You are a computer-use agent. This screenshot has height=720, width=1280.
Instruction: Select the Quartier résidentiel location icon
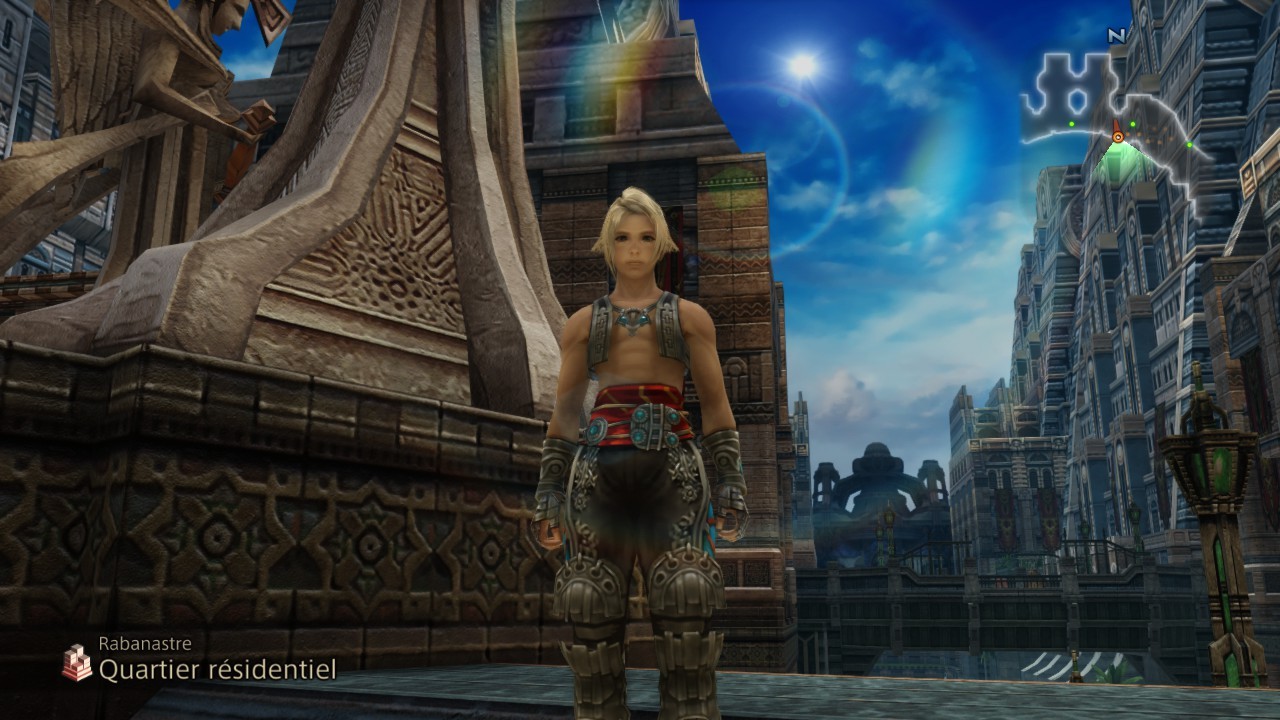coord(76,662)
